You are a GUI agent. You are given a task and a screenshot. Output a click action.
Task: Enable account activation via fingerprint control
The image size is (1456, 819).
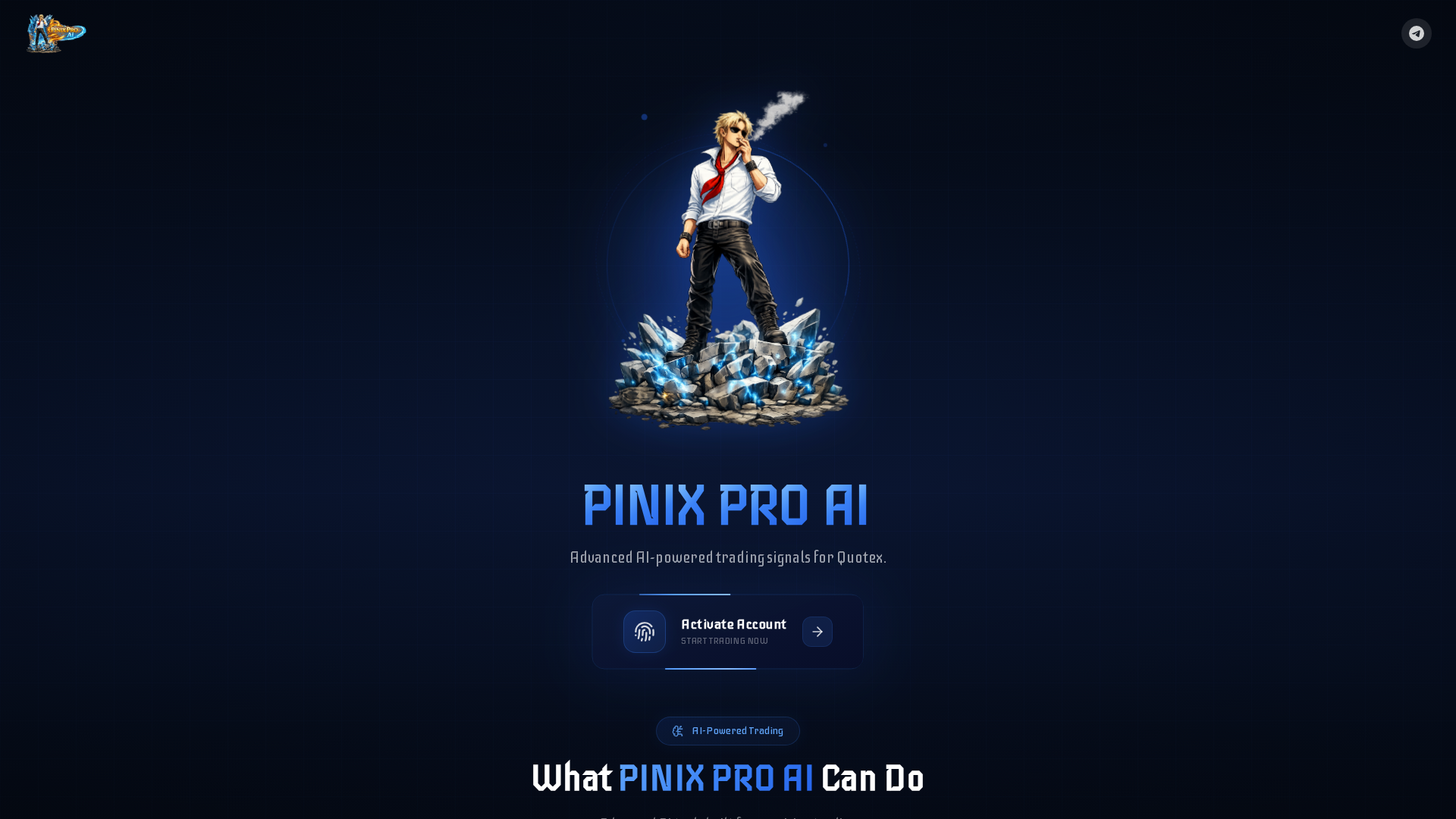(x=644, y=632)
